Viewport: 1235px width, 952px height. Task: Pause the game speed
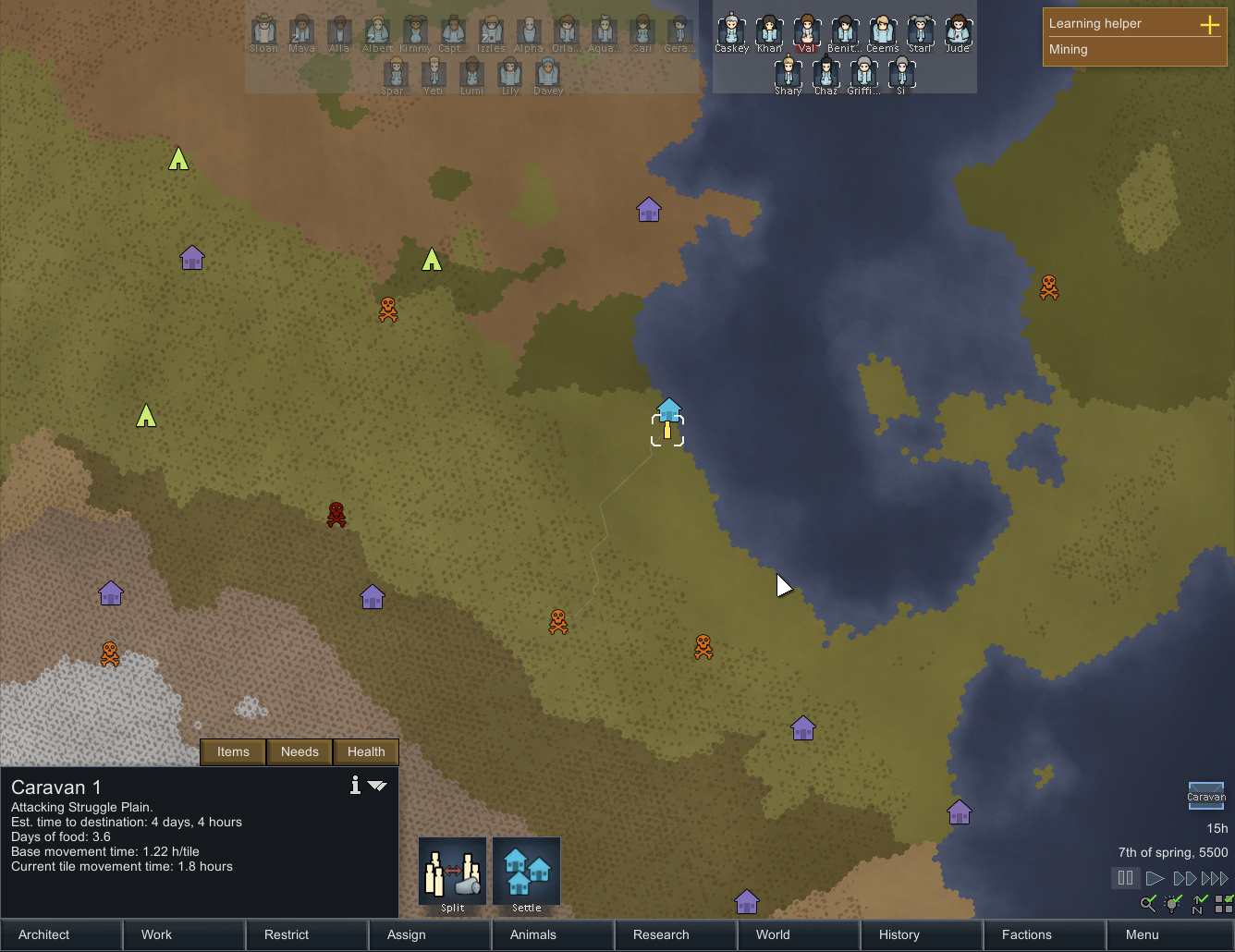point(1125,878)
